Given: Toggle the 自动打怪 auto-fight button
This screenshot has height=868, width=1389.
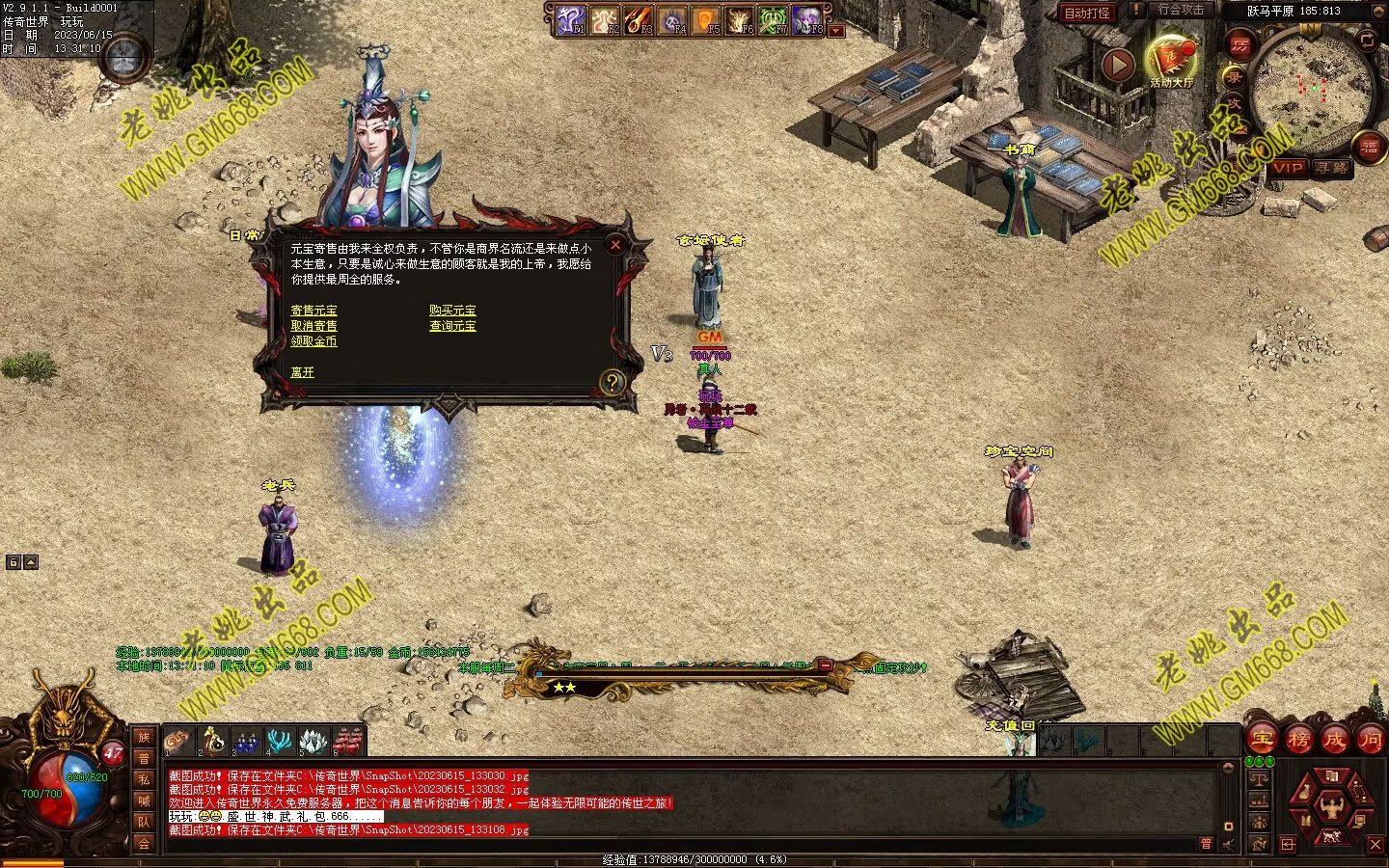Looking at the screenshot, I should (1086, 13).
